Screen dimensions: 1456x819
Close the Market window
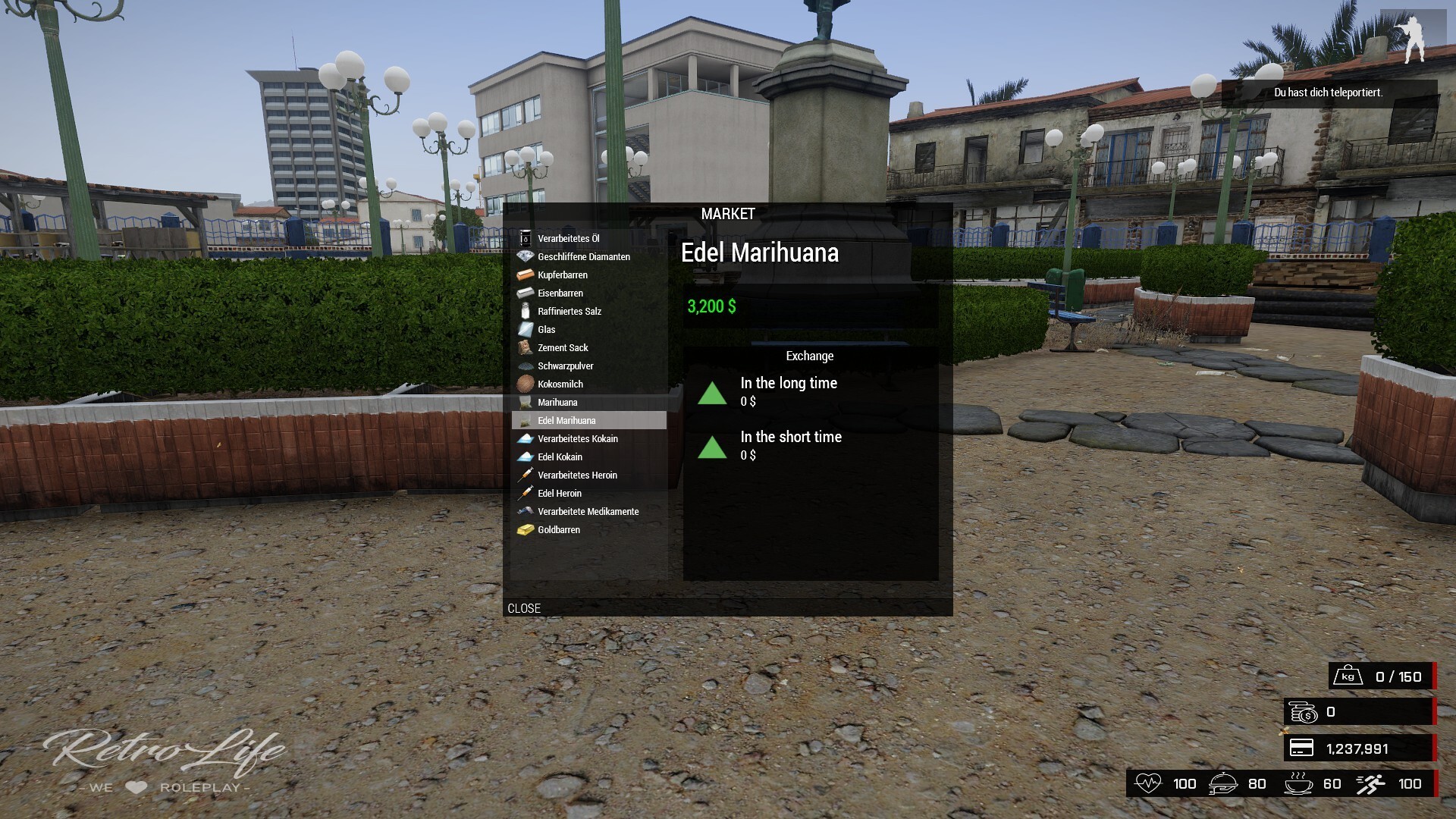[x=524, y=608]
